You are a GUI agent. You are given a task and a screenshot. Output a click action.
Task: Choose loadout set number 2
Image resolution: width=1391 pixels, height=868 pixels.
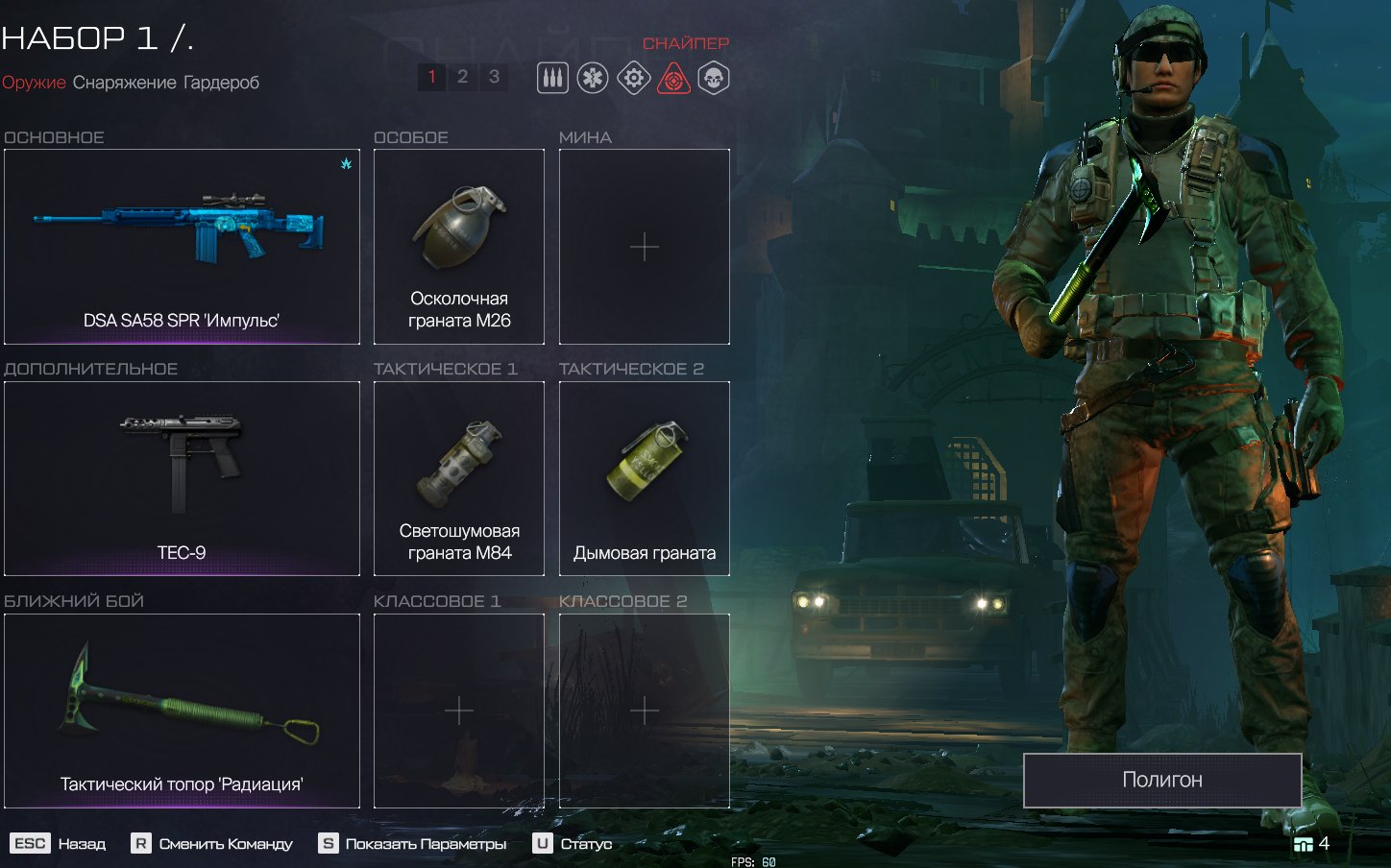pyautogui.click(x=462, y=77)
